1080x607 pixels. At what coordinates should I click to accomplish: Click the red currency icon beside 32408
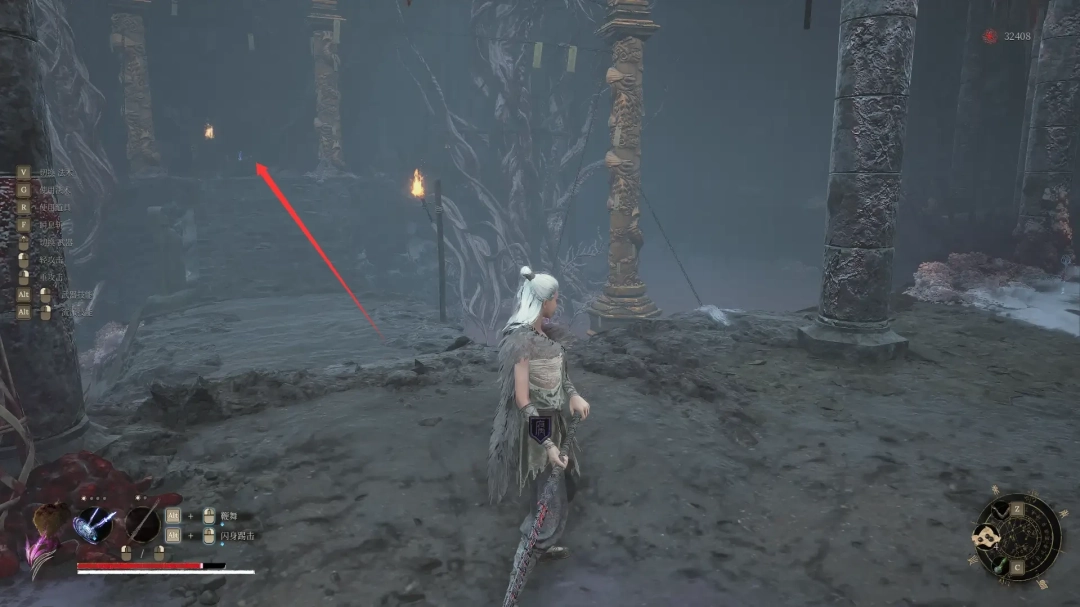(x=990, y=37)
